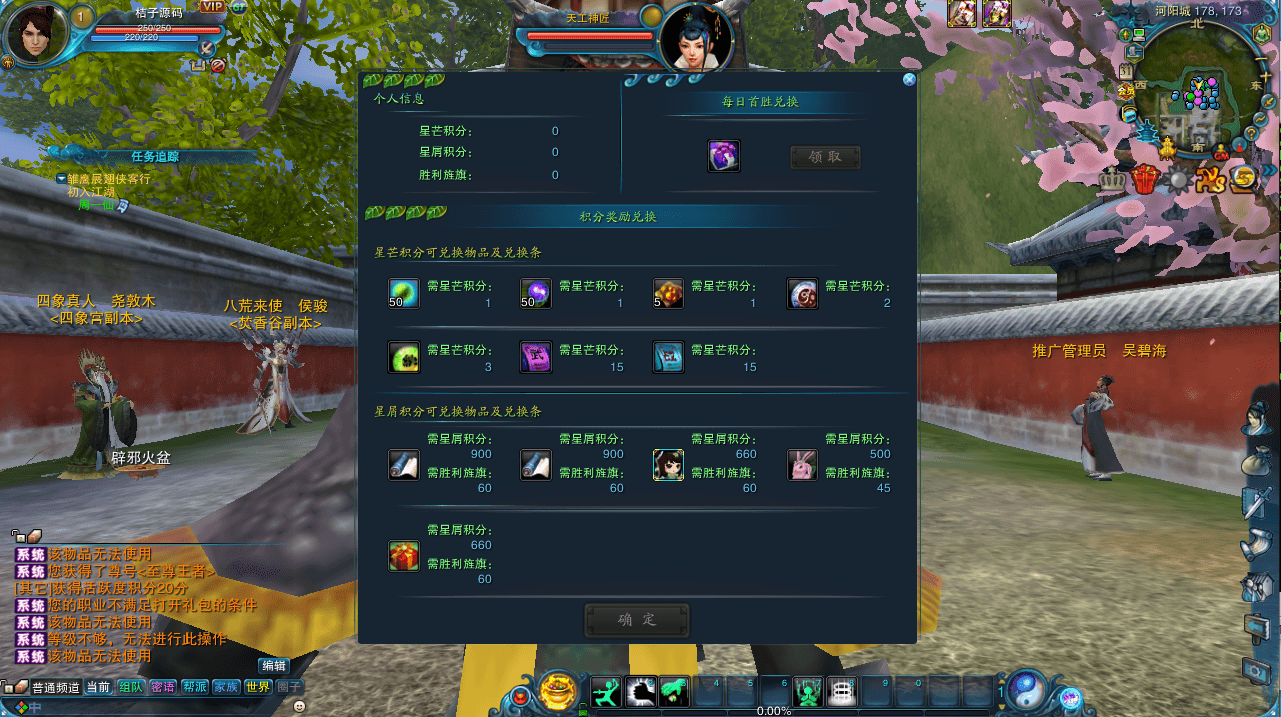Viewport: 1281px width, 717px height.
Task: Open the chat emoji smiley picker
Action: (x=299, y=705)
